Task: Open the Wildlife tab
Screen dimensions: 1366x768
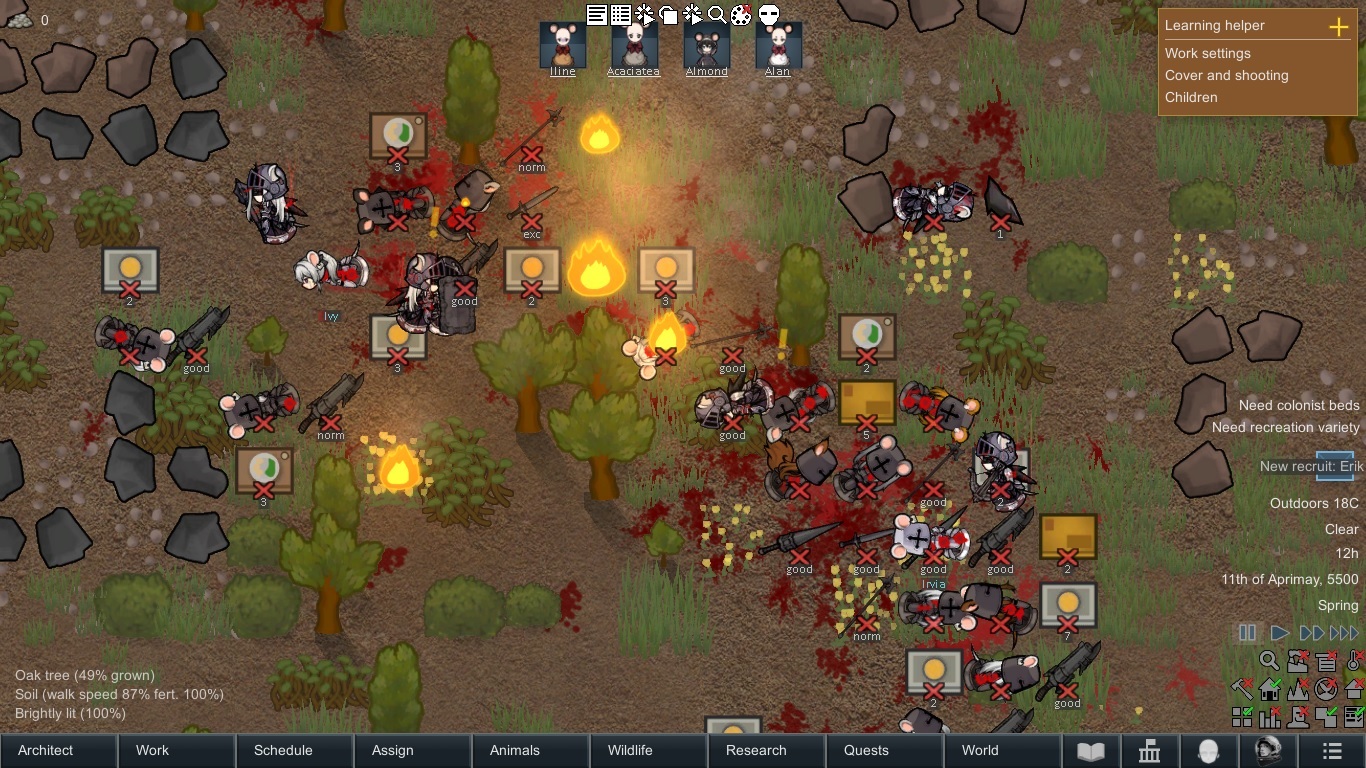Action: [630, 750]
